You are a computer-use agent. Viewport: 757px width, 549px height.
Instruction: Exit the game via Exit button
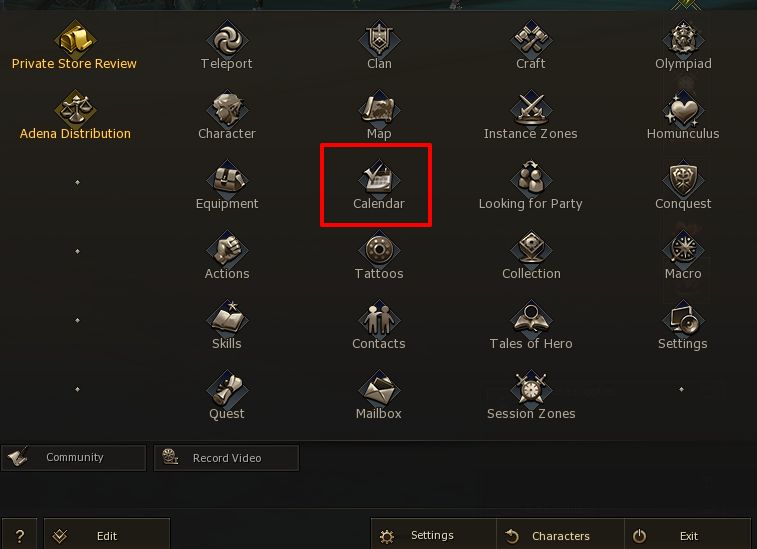tap(687, 536)
